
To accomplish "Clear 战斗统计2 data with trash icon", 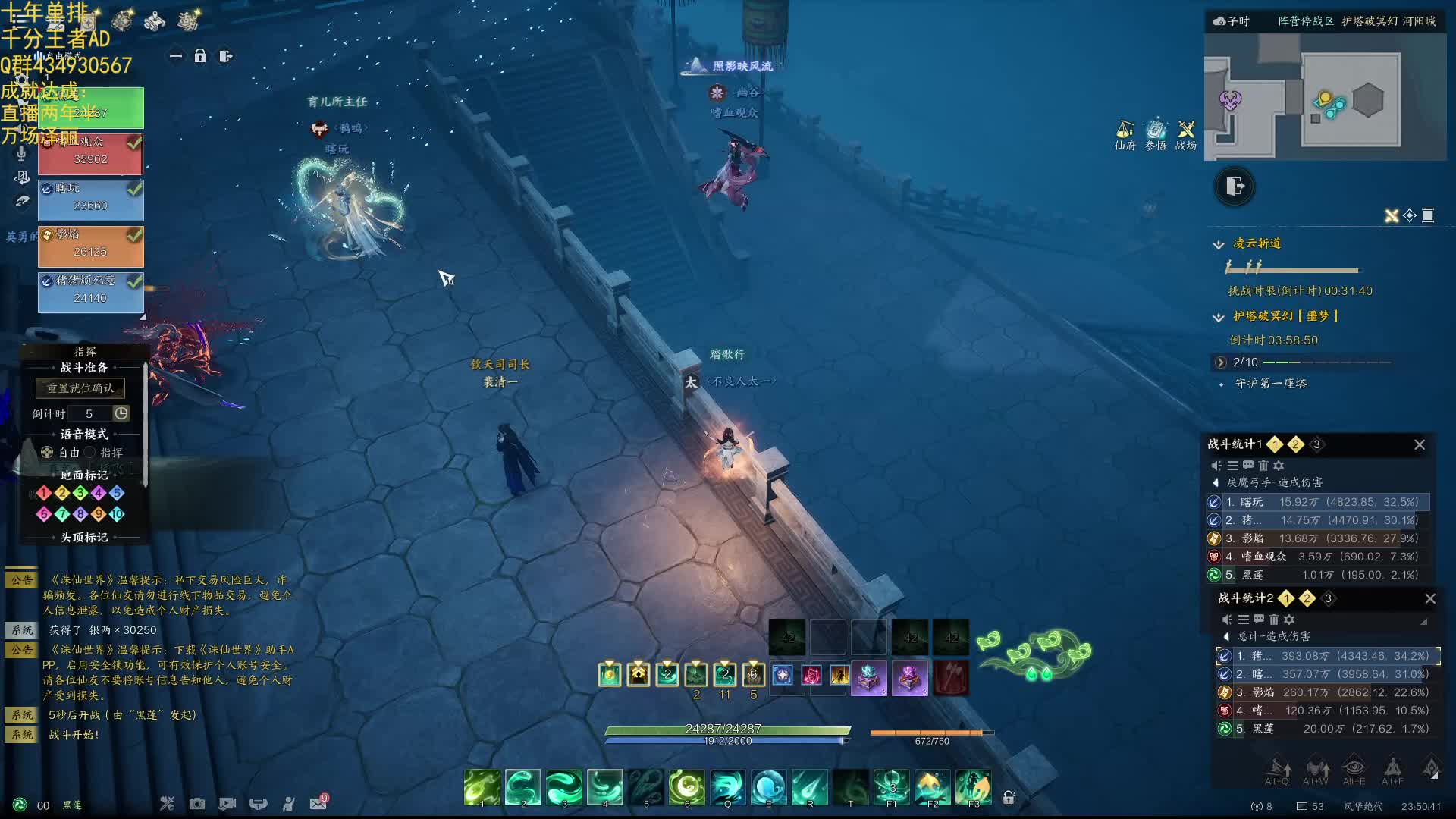I will (1274, 620).
